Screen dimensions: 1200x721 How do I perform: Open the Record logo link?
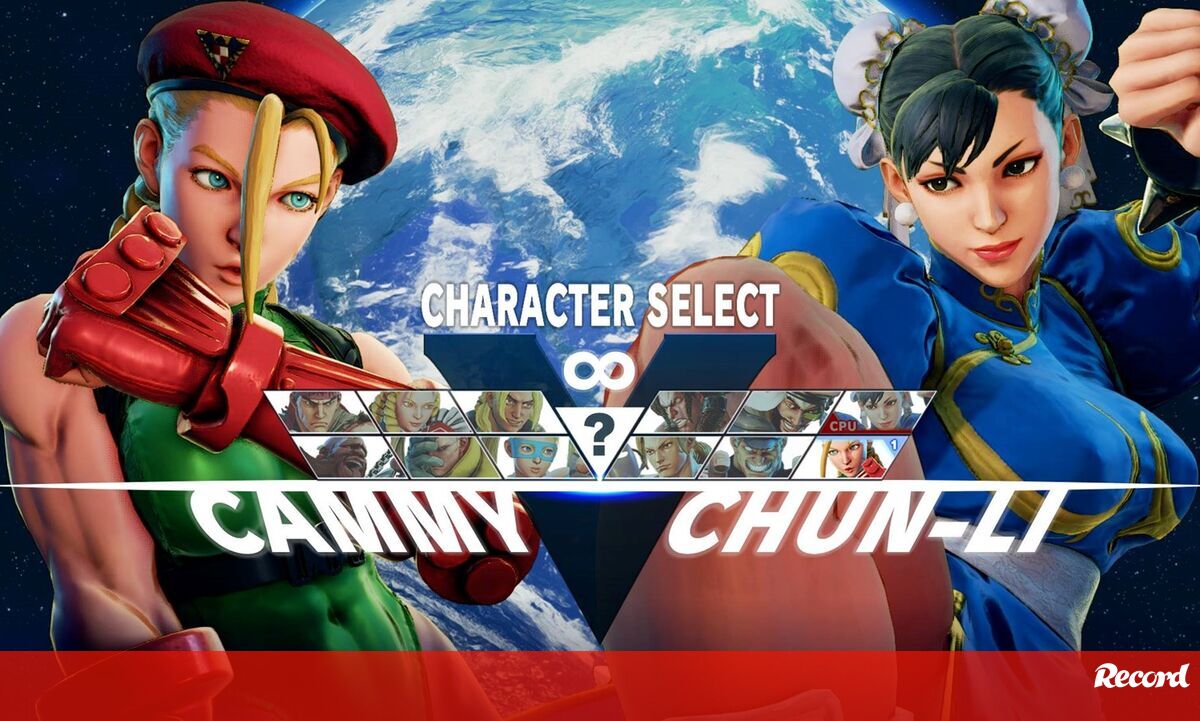pyautogui.click(x=1141, y=677)
